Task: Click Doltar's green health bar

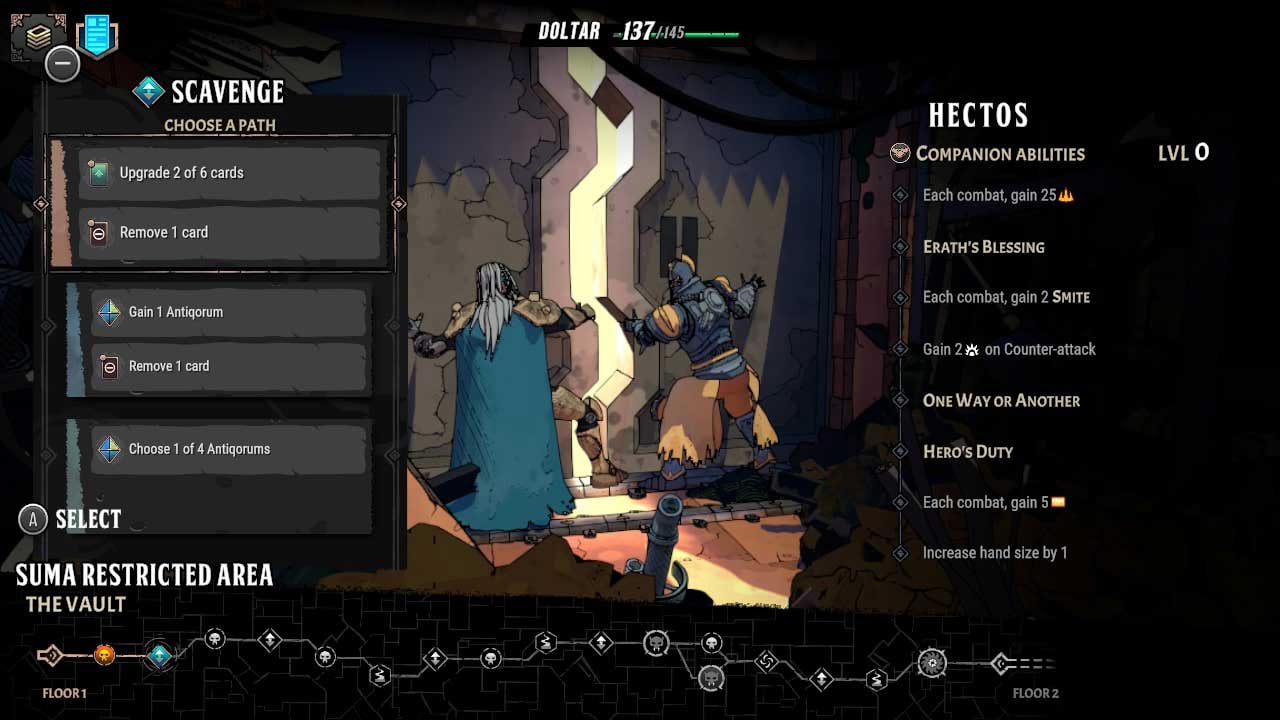Action: [x=714, y=32]
